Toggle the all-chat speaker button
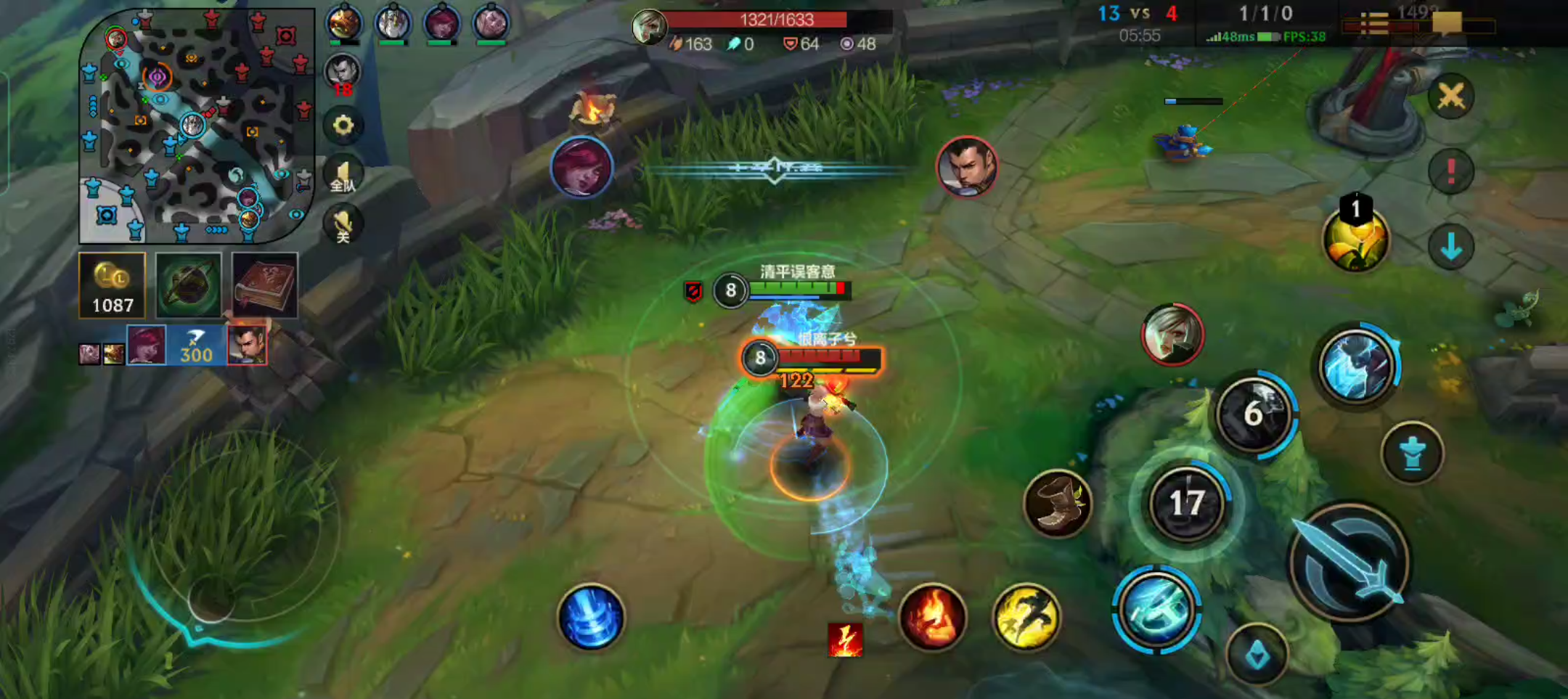This screenshot has width=1568, height=699. point(343,176)
